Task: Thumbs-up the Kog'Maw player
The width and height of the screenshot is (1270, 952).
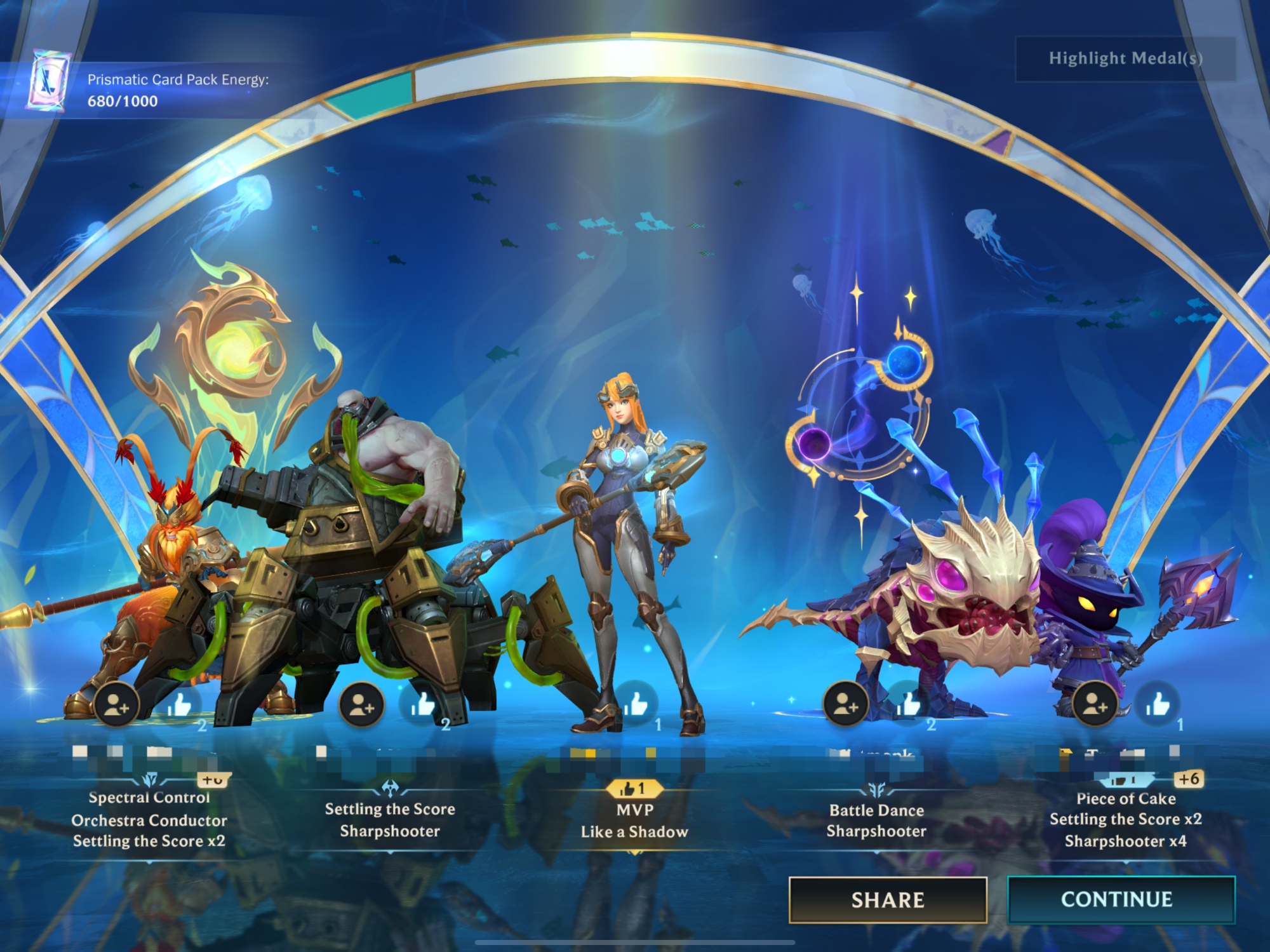Action: tap(909, 704)
